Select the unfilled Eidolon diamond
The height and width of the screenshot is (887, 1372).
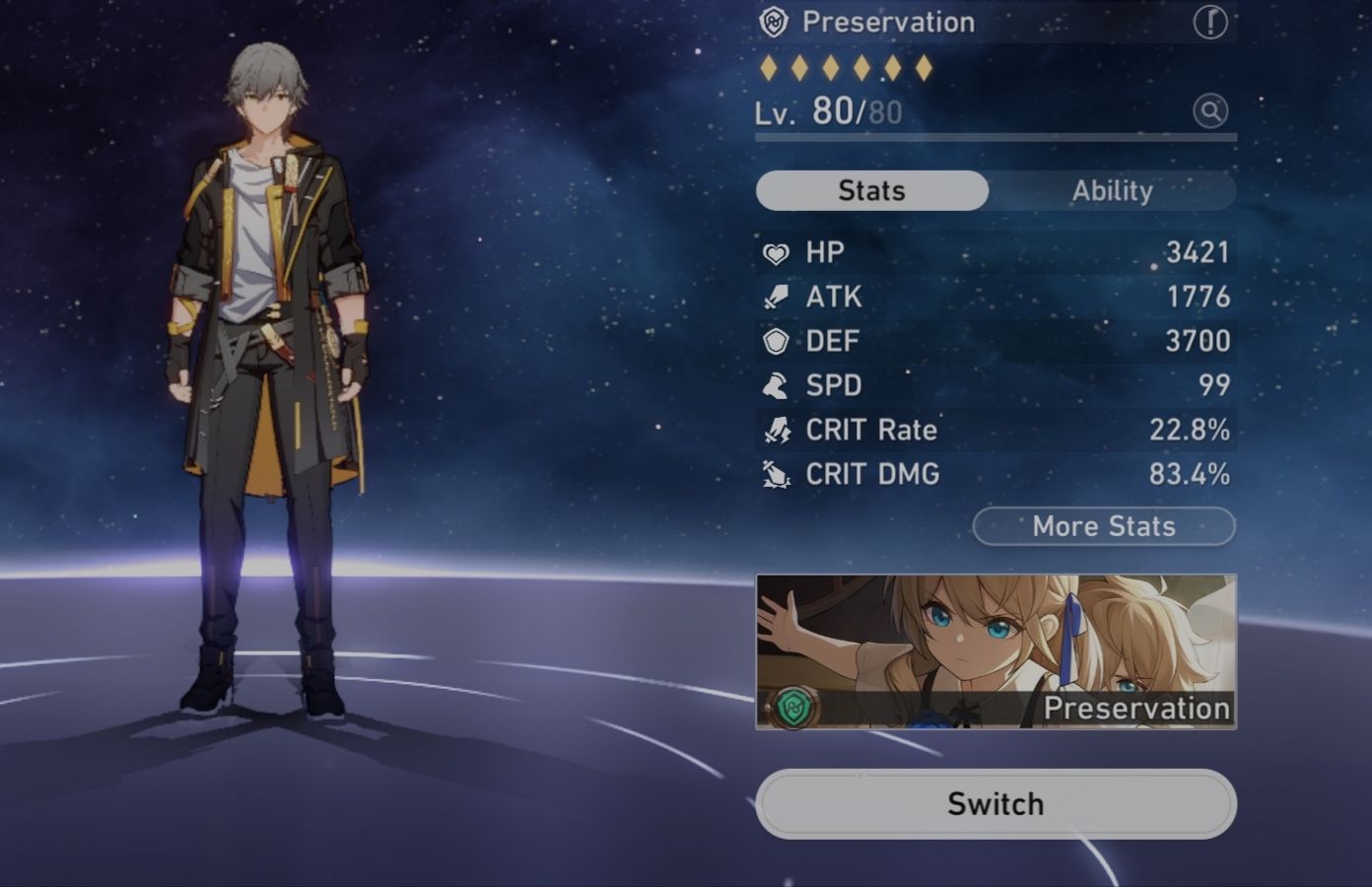(892, 67)
